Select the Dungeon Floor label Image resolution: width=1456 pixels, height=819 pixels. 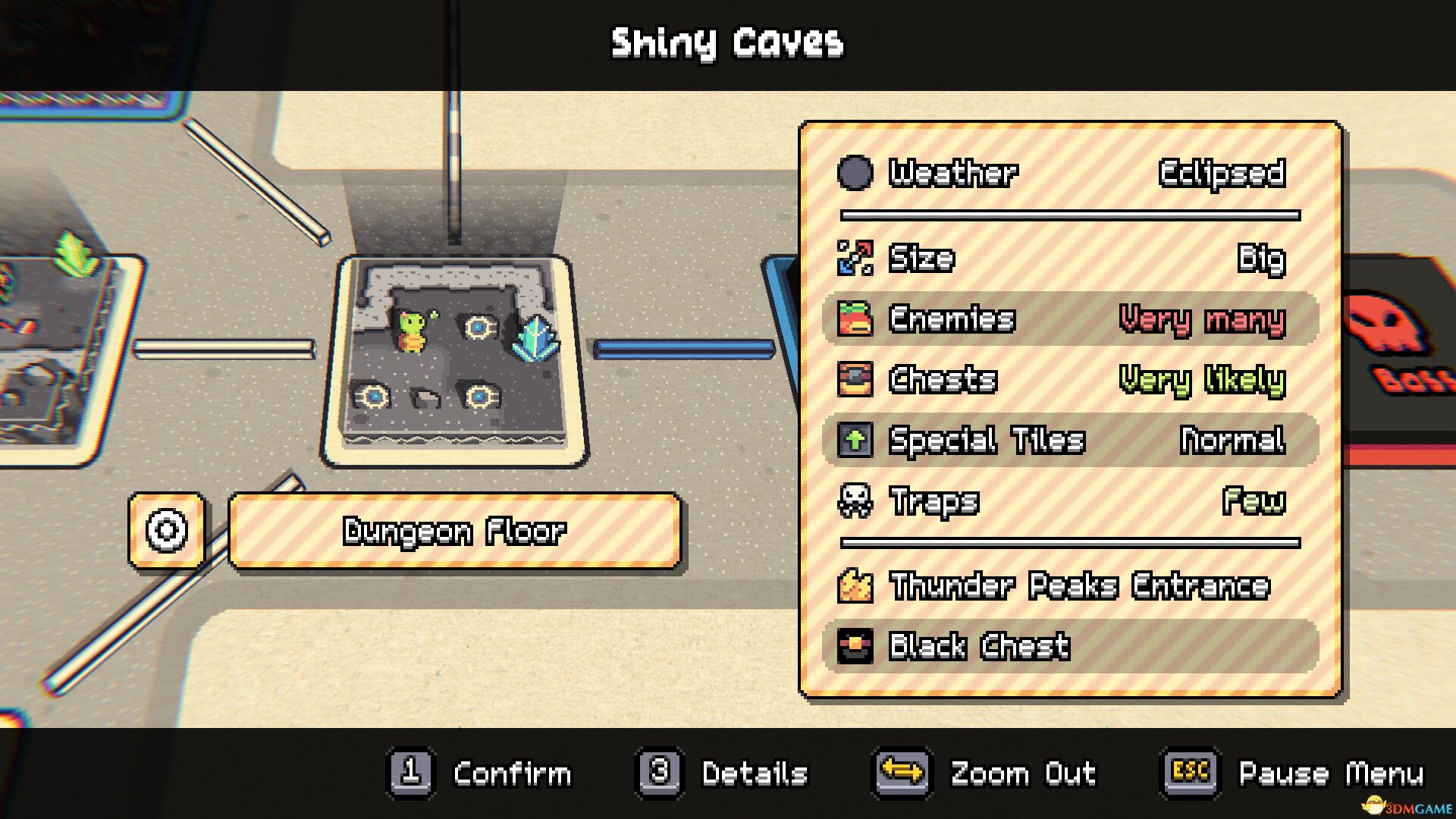[x=455, y=532]
